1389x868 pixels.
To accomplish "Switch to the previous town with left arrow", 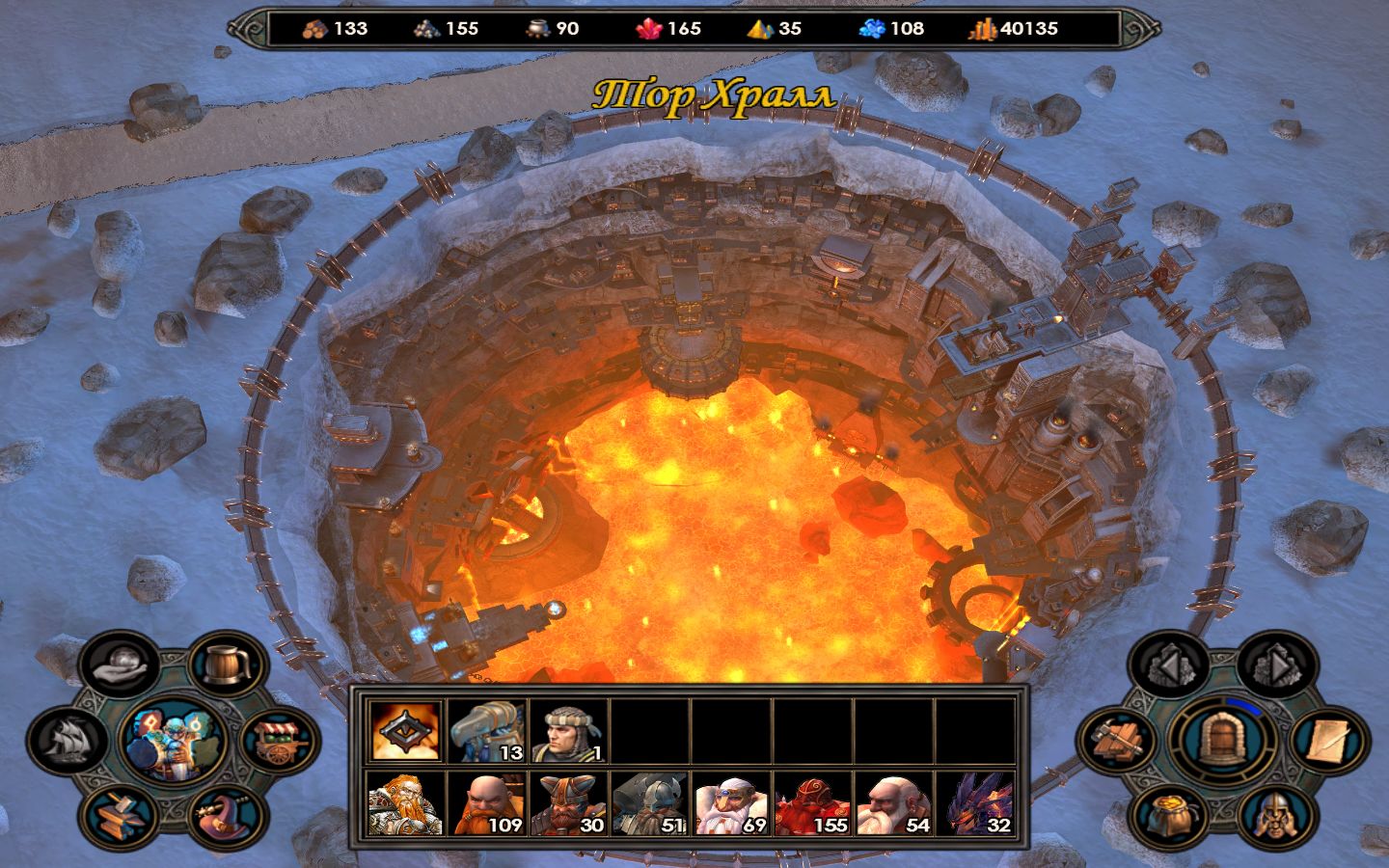I will 1169,665.
